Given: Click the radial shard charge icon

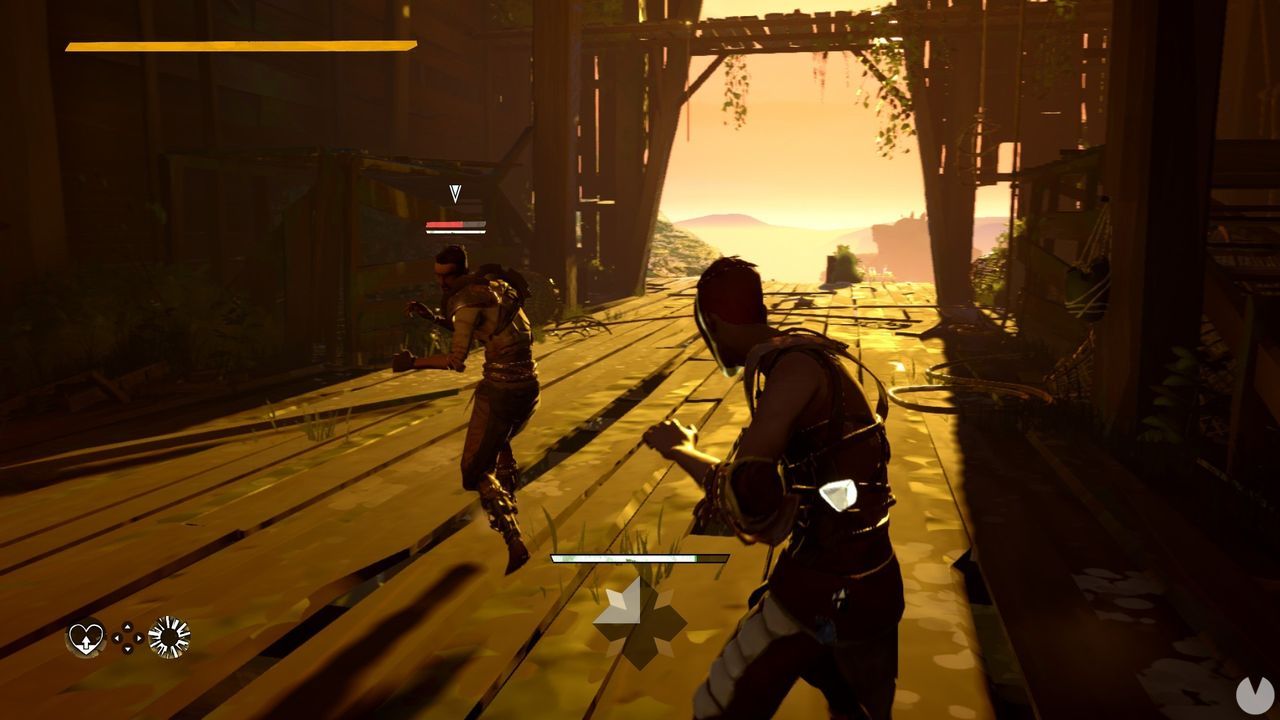Looking at the screenshot, I should pos(169,637).
